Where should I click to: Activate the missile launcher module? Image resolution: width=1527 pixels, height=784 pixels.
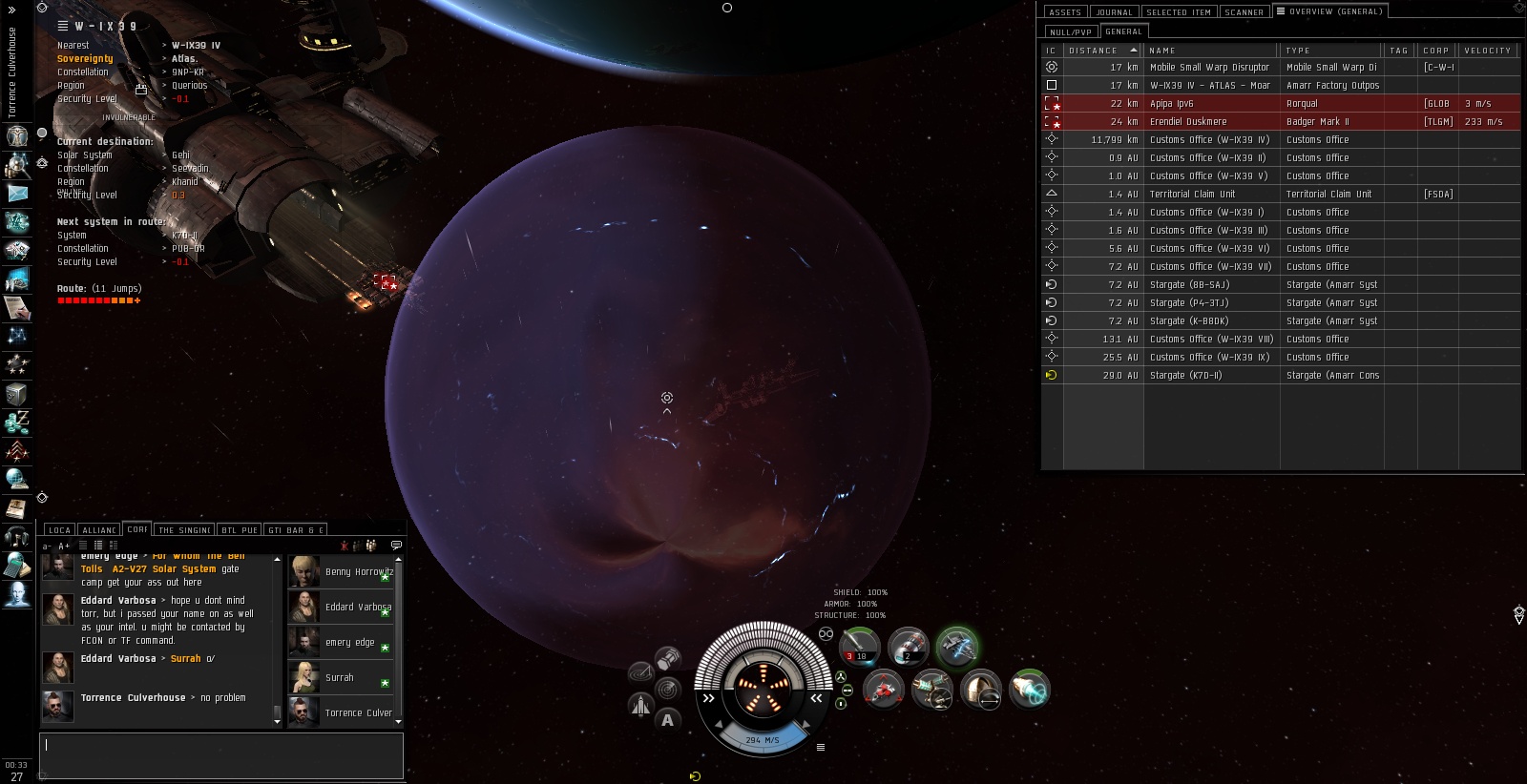click(x=859, y=646)
